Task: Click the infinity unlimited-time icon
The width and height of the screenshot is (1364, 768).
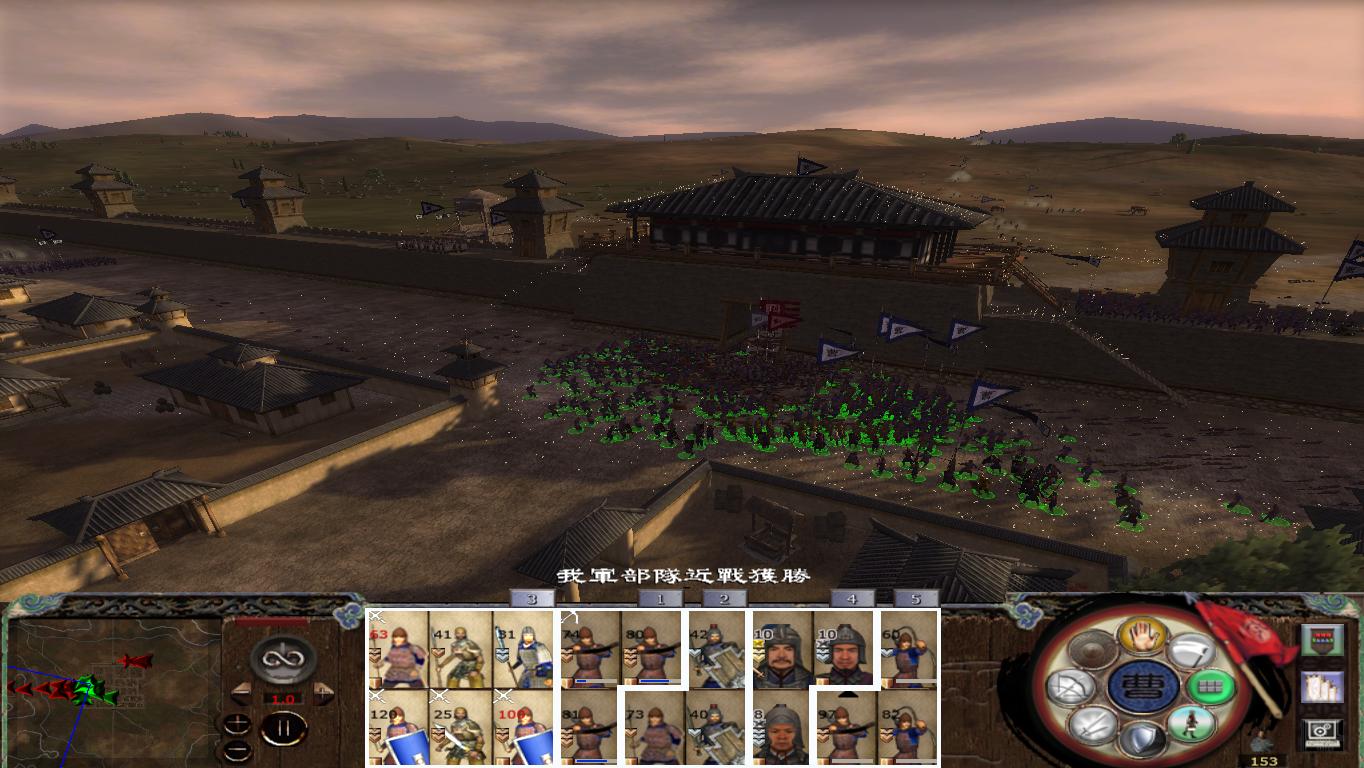Action: tap(286, 657)
